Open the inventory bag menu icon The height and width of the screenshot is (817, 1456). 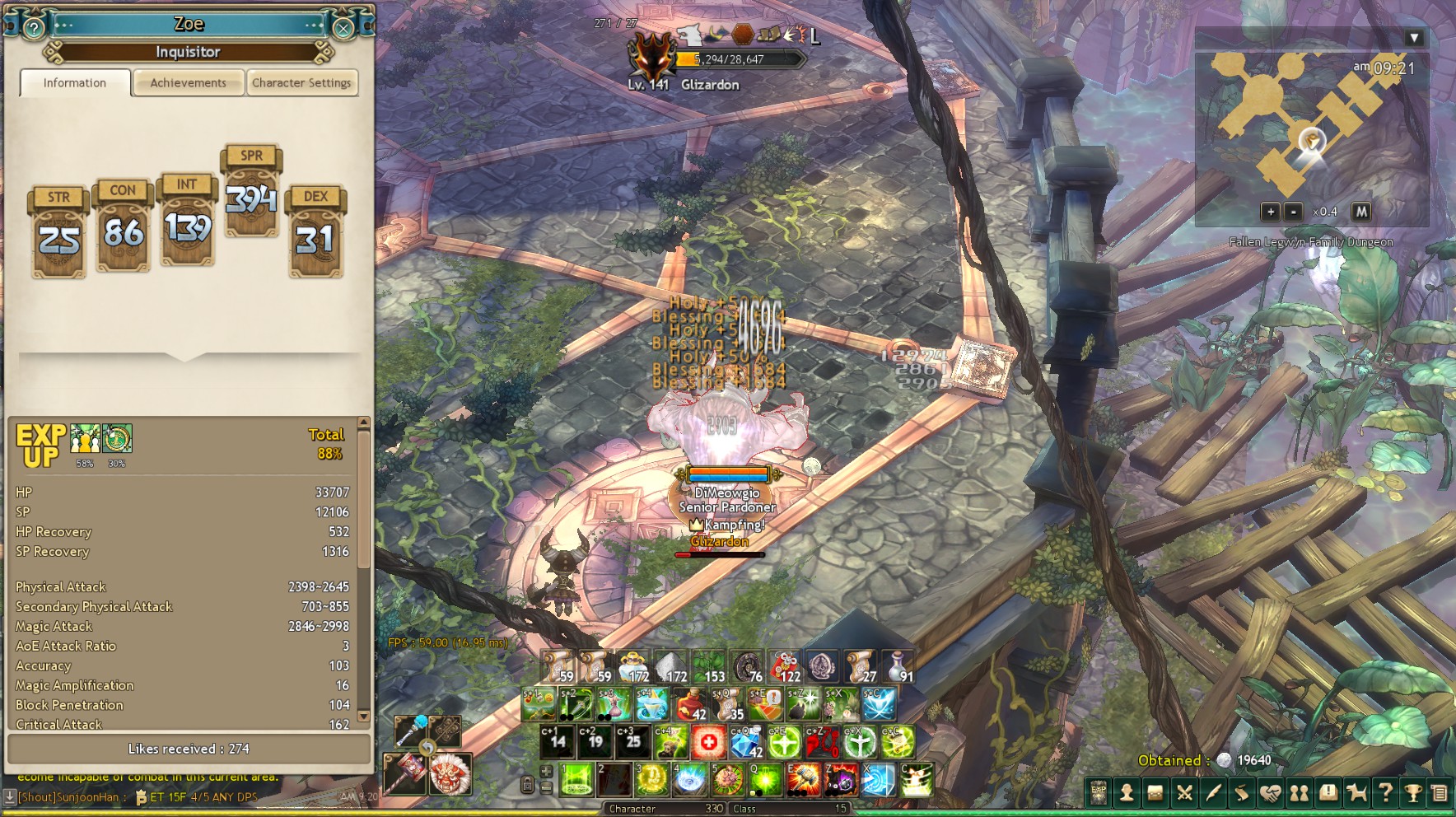pos(1155,793)
